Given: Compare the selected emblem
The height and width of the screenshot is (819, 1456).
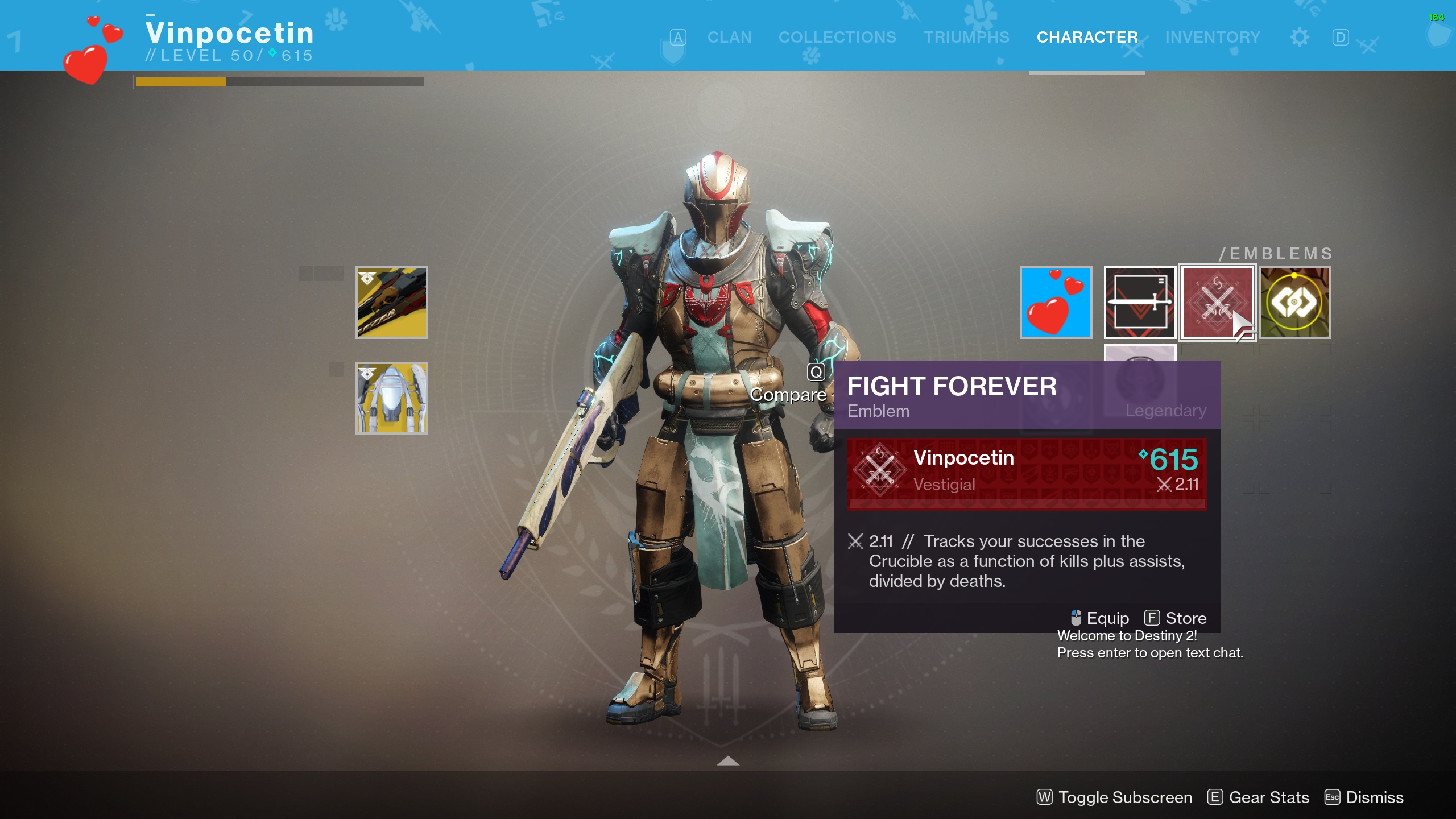Looking at the screenshot, I should click(x=789, y=394).
